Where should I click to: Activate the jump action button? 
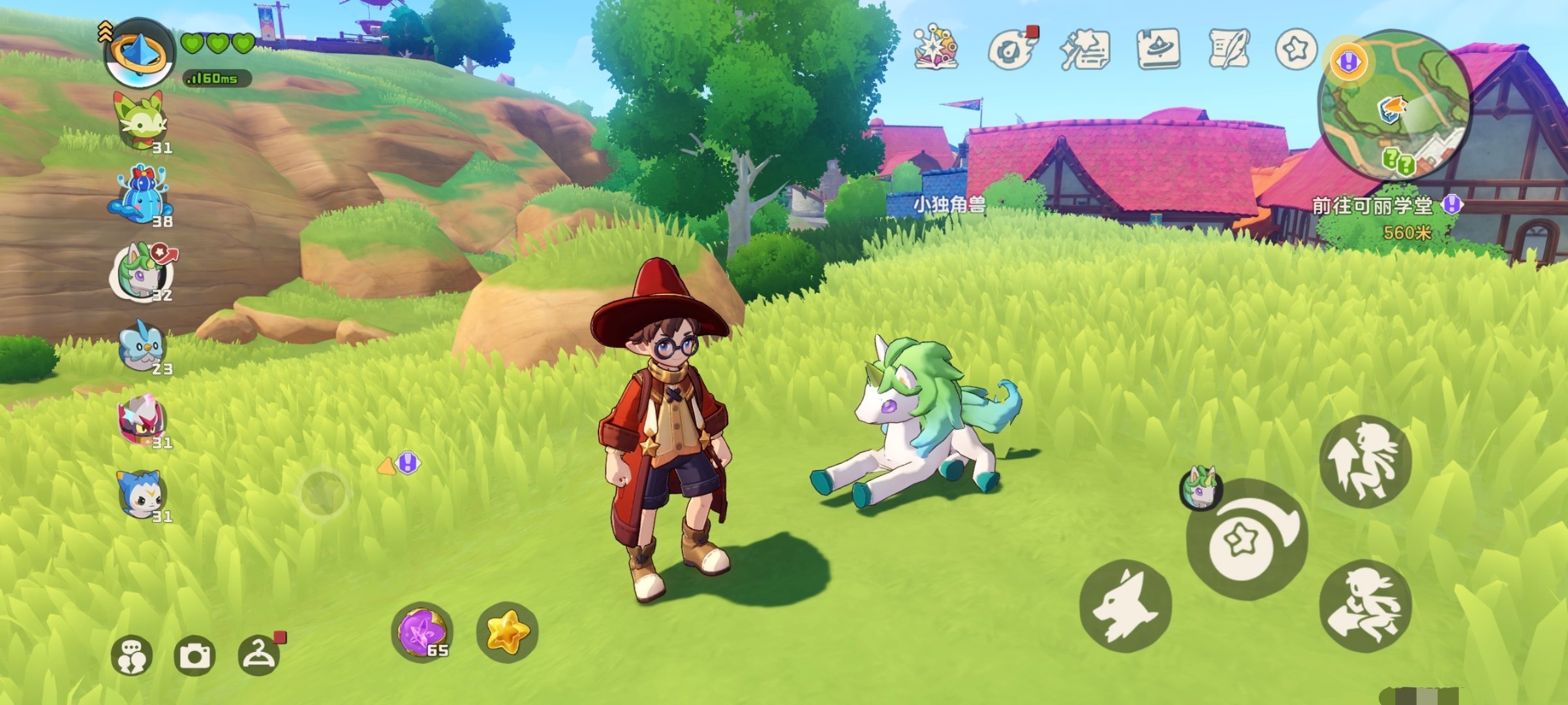(x=1365, y=462)
